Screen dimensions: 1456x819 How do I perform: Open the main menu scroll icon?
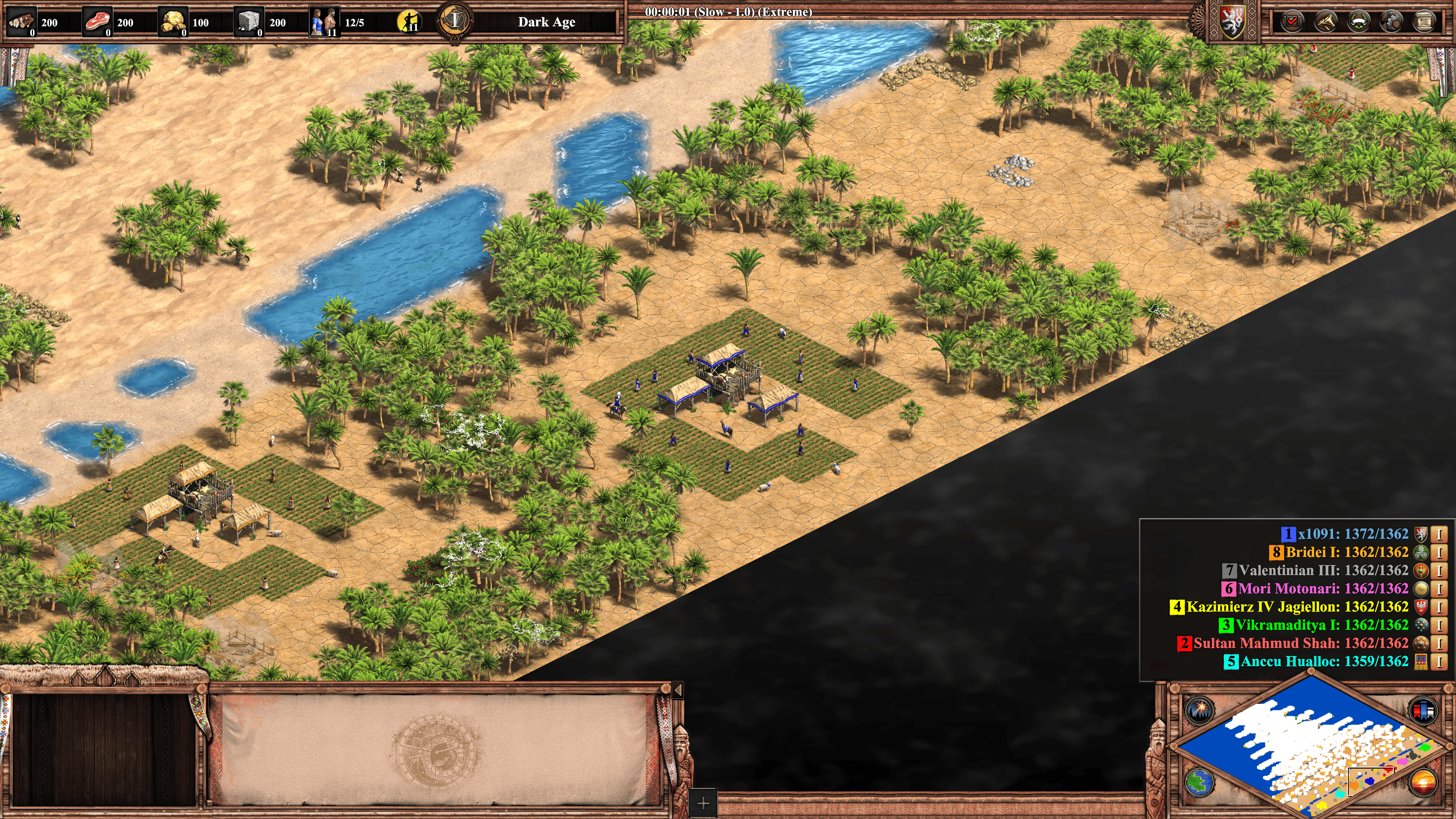1425,22
